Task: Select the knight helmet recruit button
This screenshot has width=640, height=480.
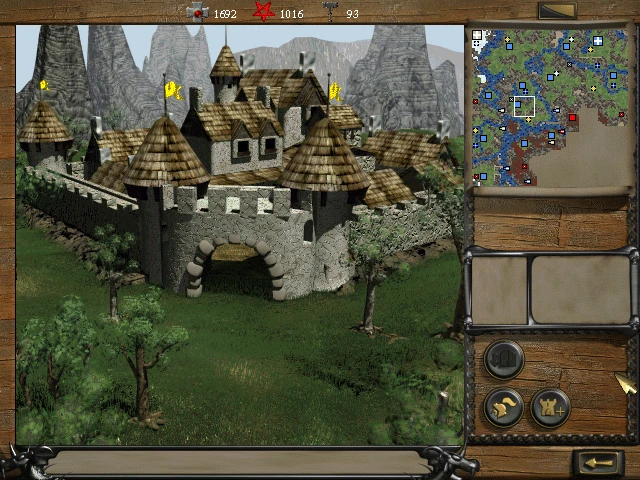Action: coord(504,407)
